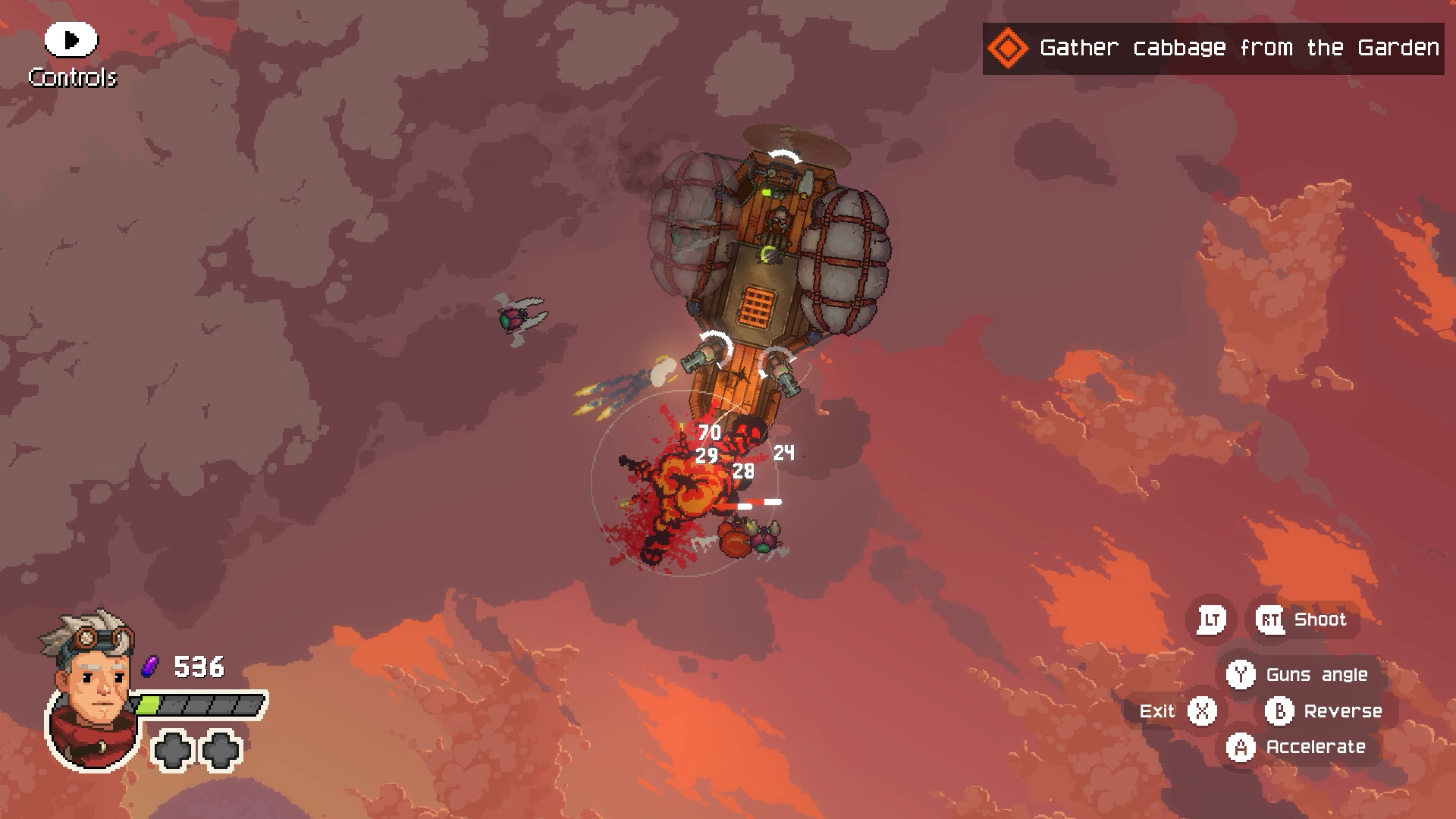Click the green health bar segment
This screenshot has height=819, width=1456.
point(149,705)
